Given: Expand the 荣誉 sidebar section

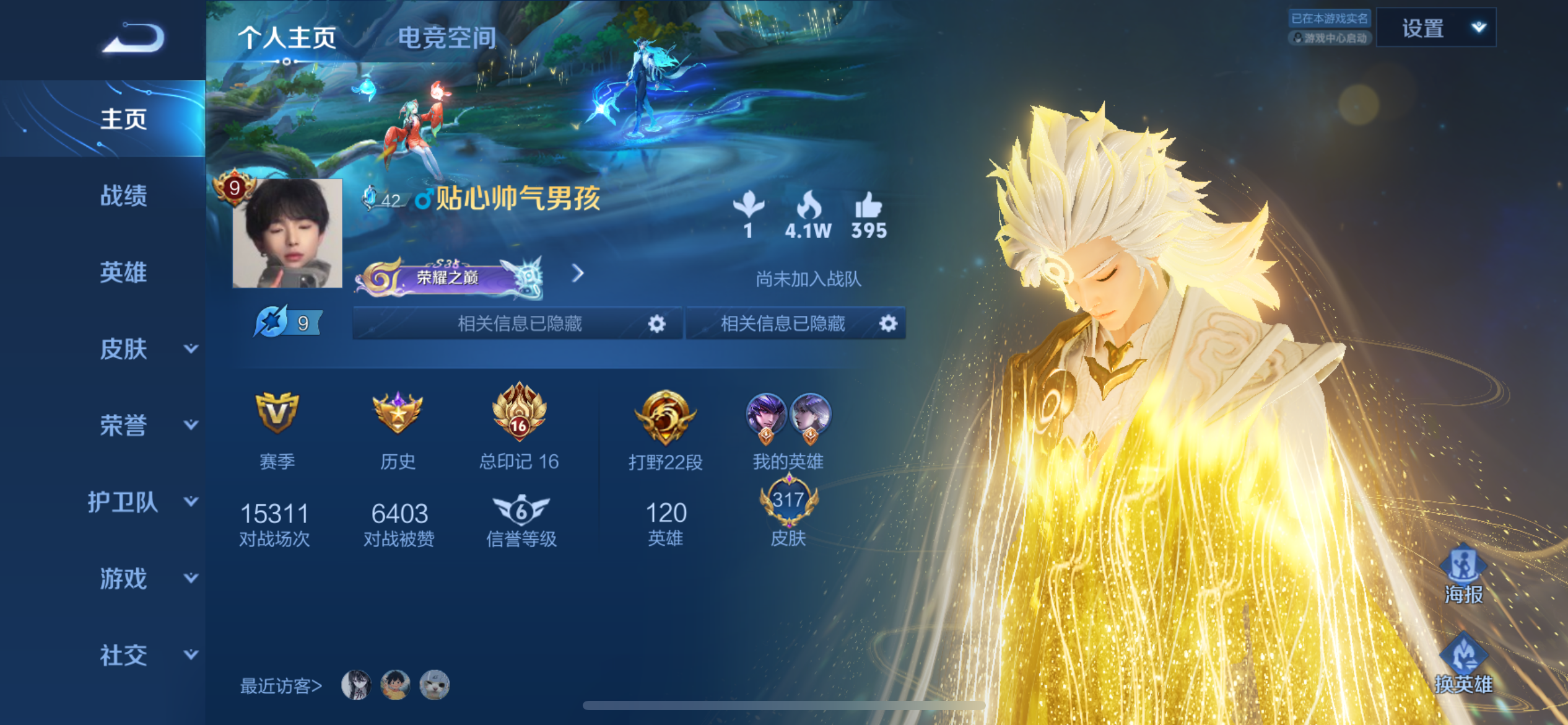Looking at the screenshot, I should click(146, 425).
